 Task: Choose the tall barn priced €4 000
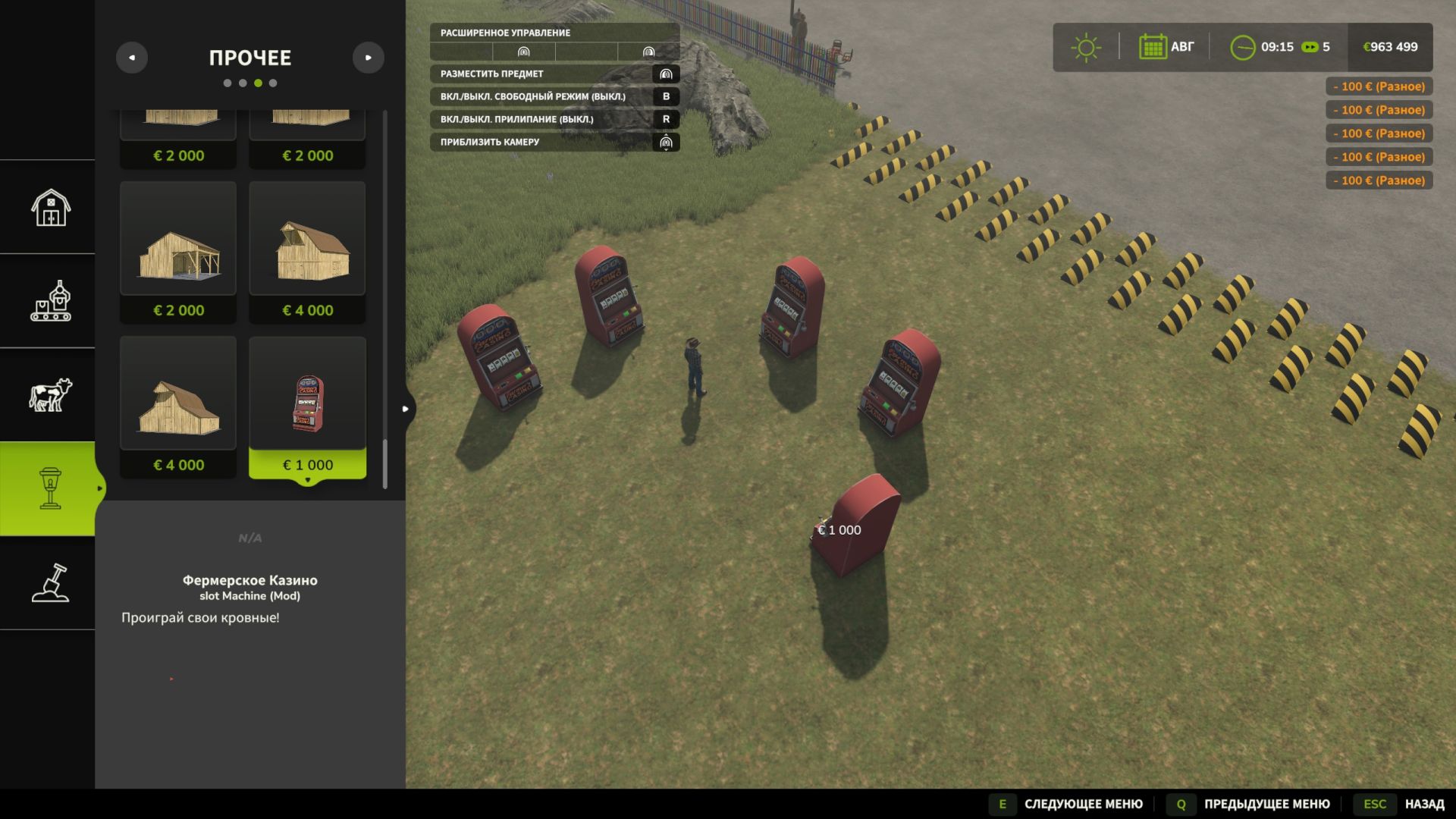(x=307, y=252)
